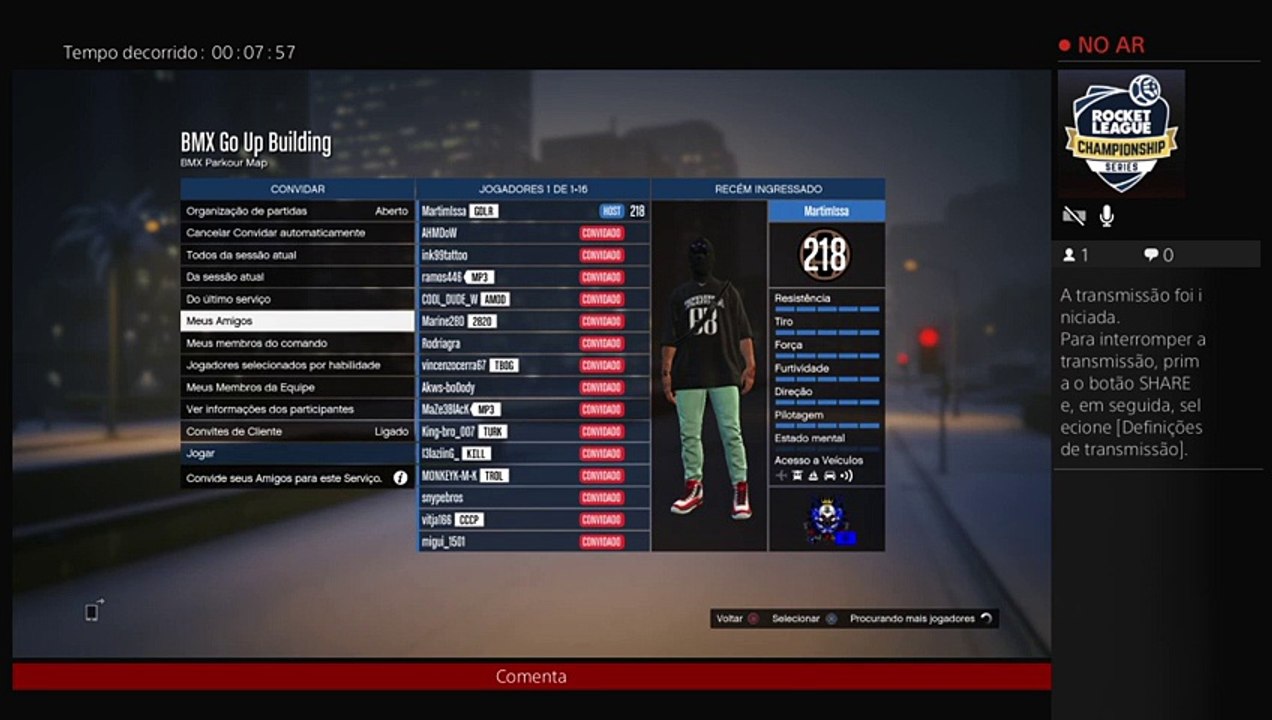The height and width of the screenshot is (720, 1272).
Task: Invite Todos da sessão atual
Action: pos(297,255)
